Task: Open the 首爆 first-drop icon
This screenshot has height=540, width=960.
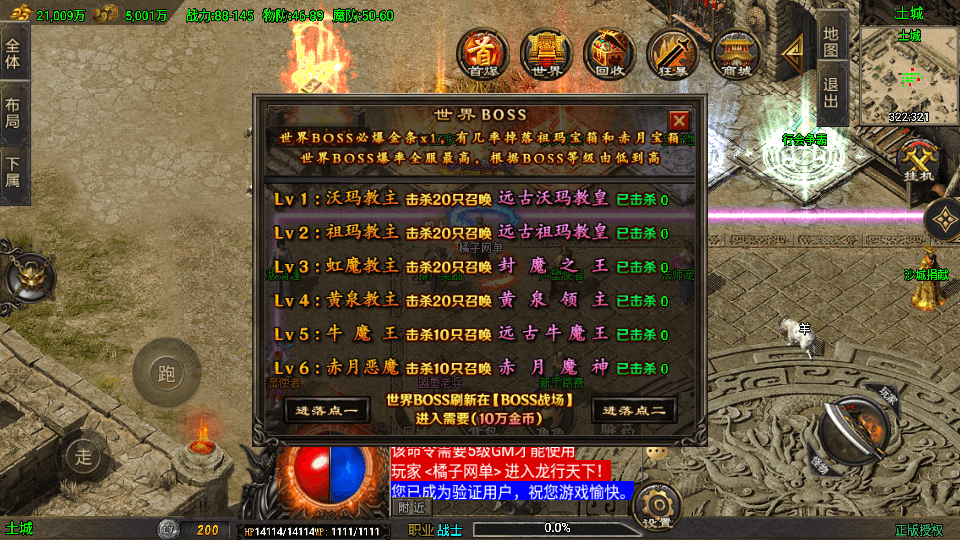Action: pyautogui.click(x=484, y=53)
